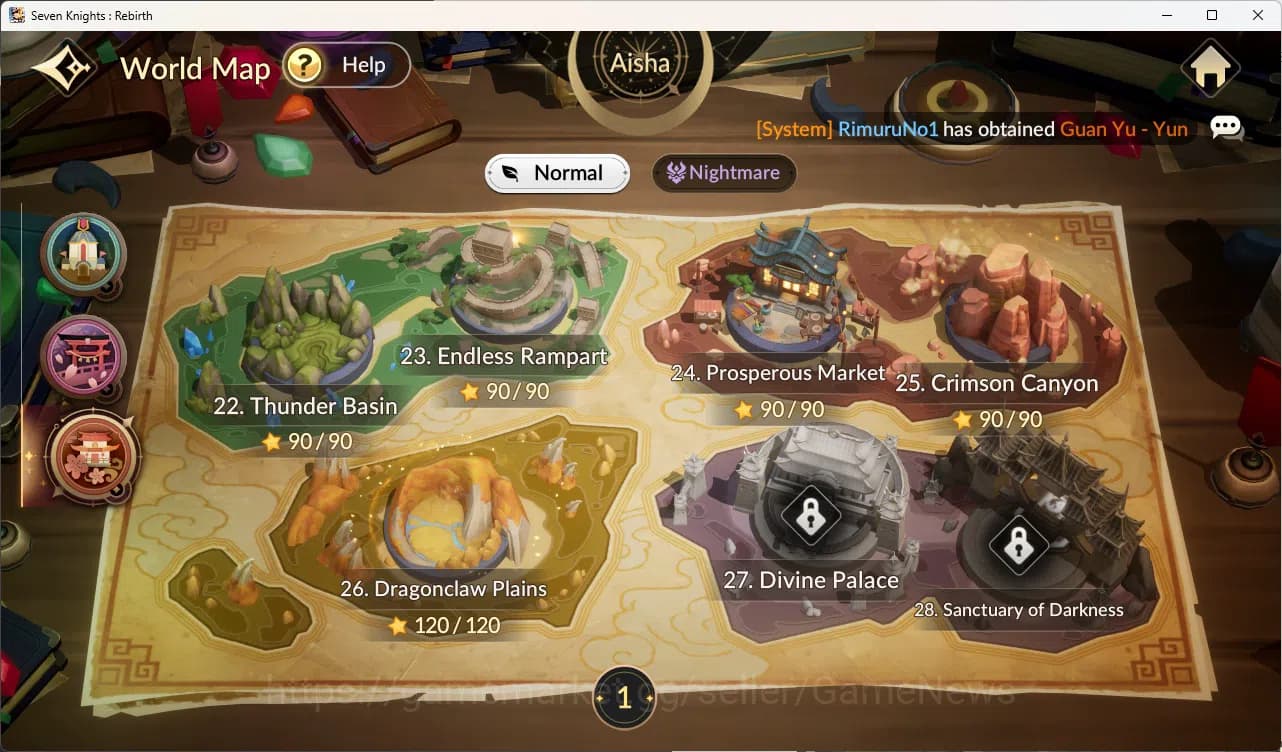Screen dimensions: 1282x752
Task: Click the padlock on Divine Palace
Action: [811, 516]
